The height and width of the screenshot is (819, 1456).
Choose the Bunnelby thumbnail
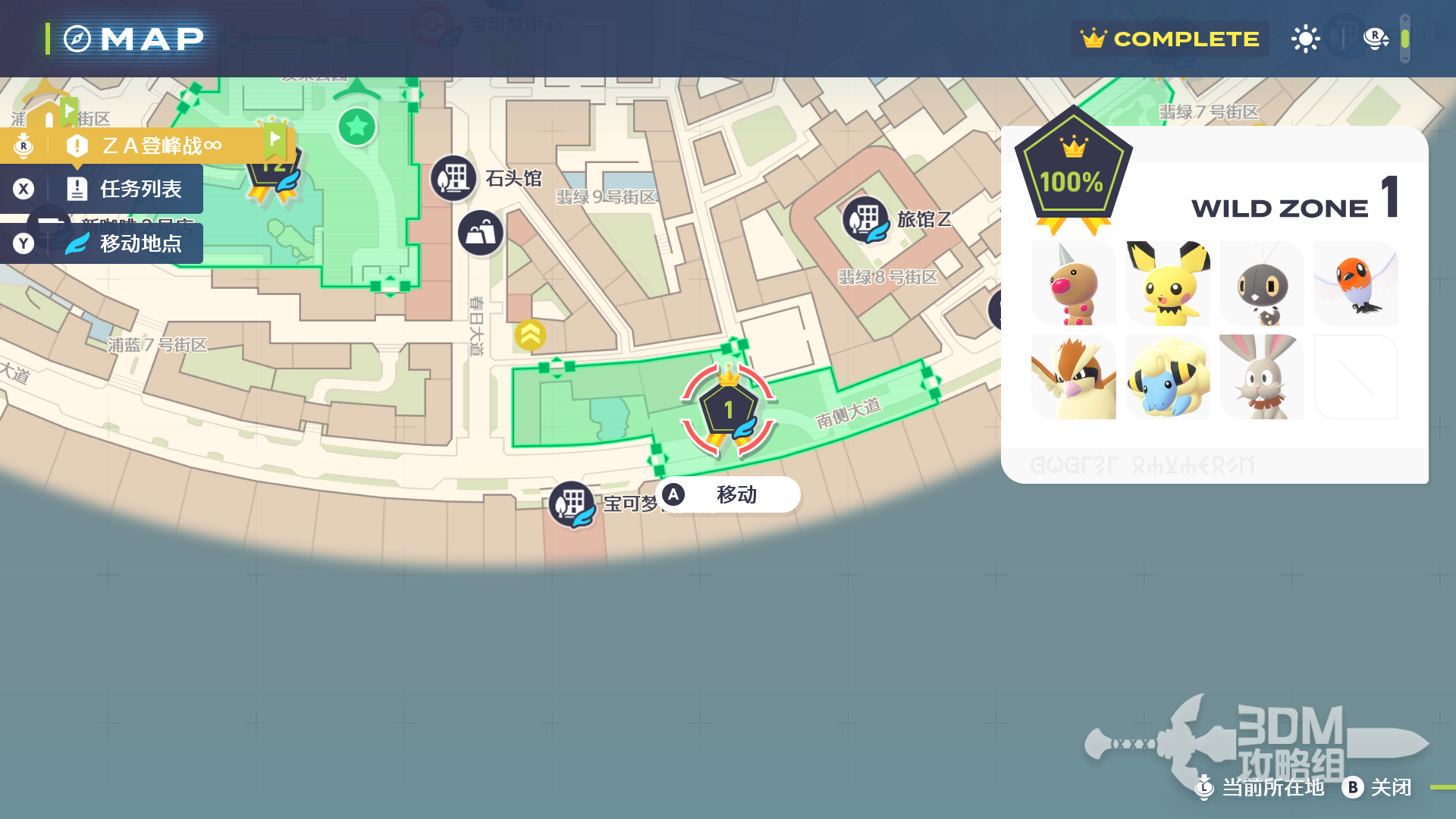(1262, 377)
